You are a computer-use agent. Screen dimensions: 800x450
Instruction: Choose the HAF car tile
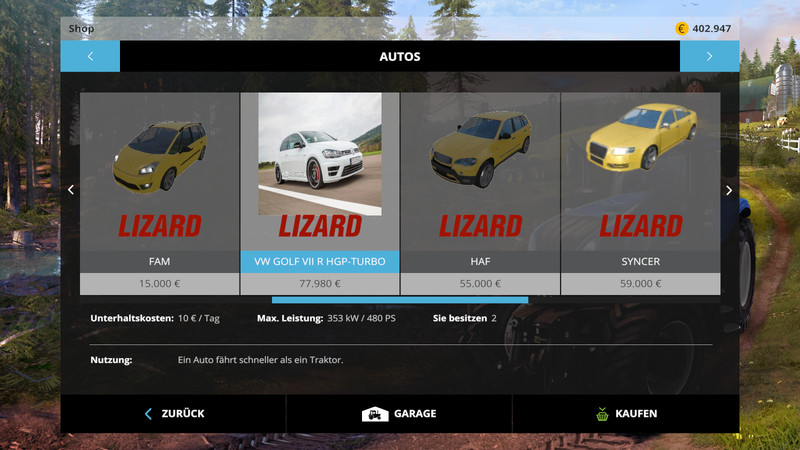[x=480, y=190]
